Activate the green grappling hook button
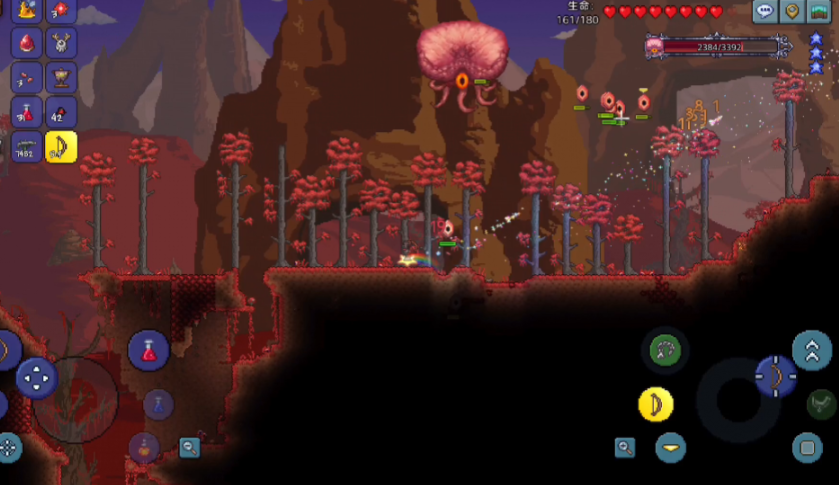 [x=665, y=350]
